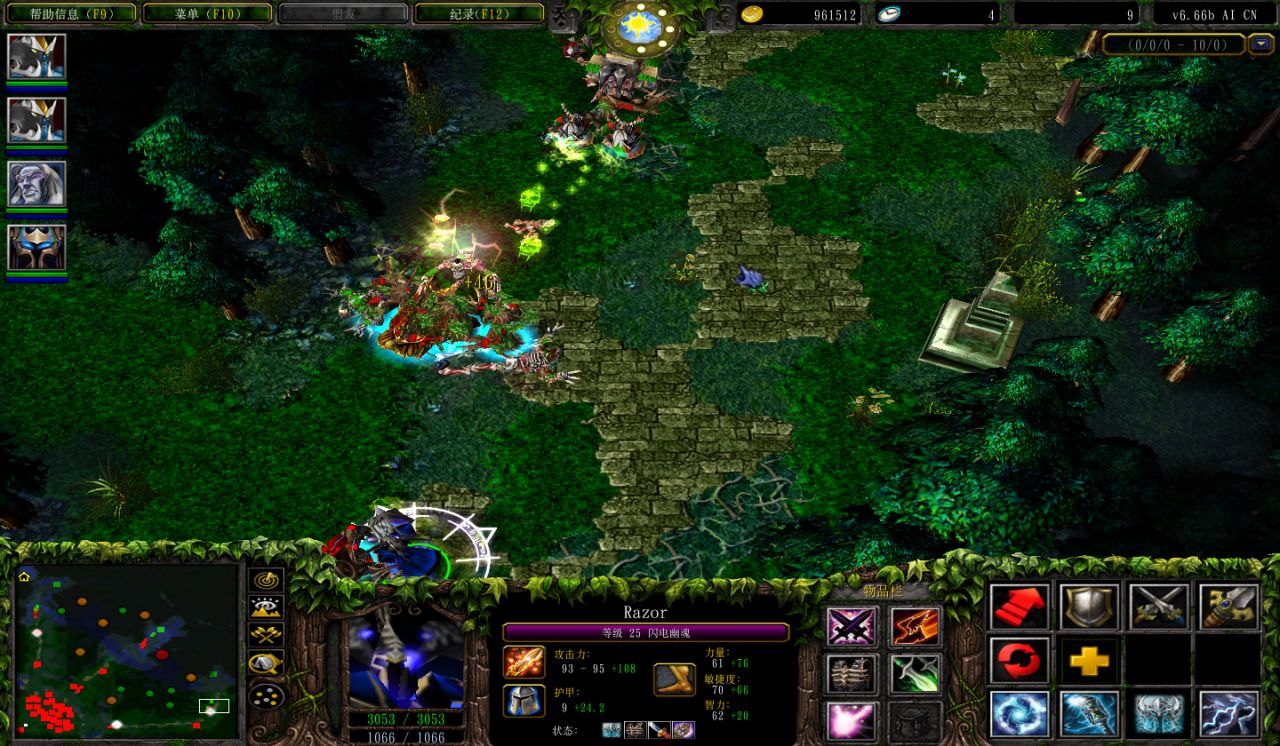Select the red circular arrows Patrol command
This screenshot has height=746, width=1280.
[1019, 660]
